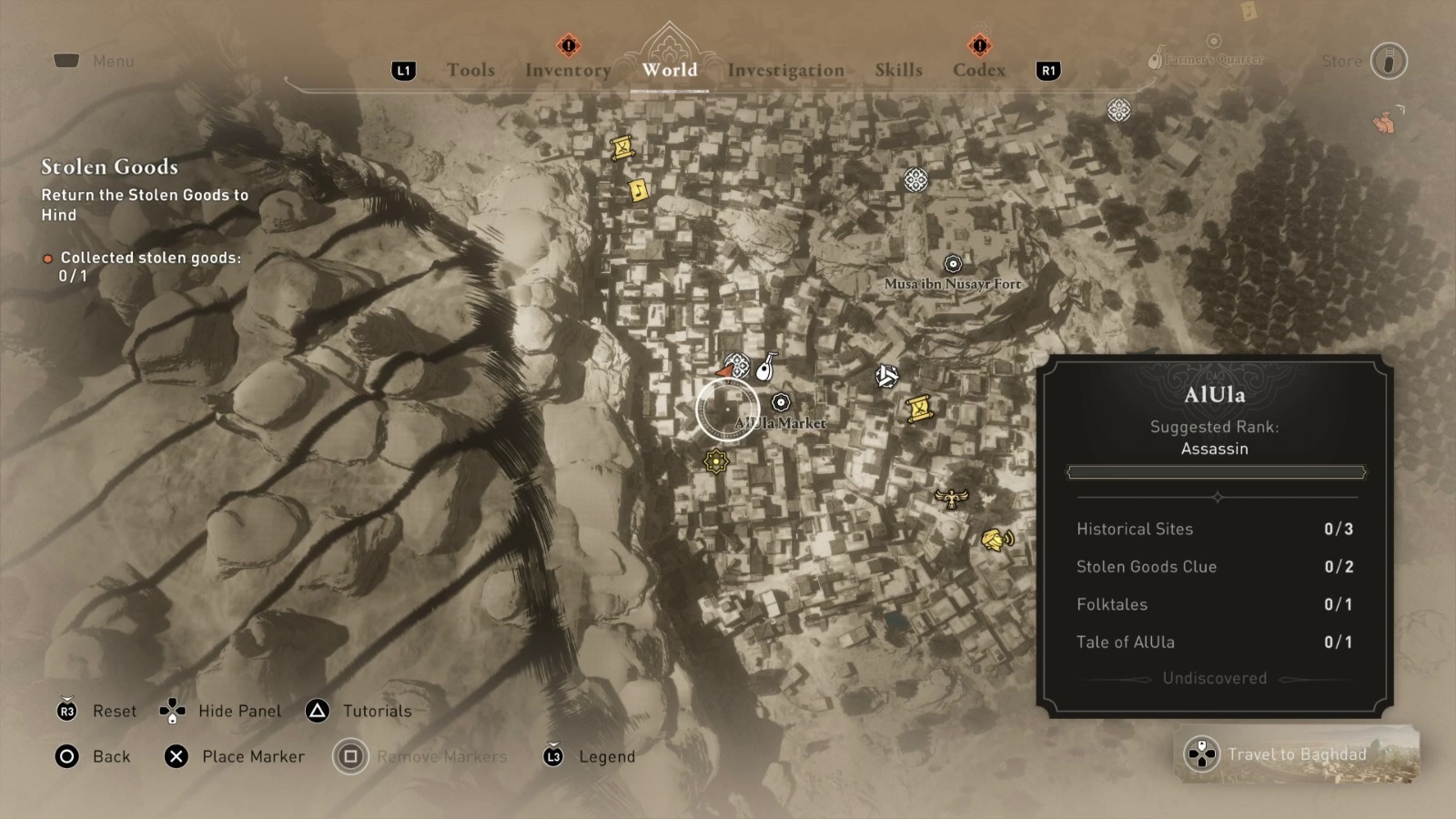The height and width of the screenshot is (819, 1456).
Task: Click the scroll contract marker at lower right
Action: [x=919, y=409]
